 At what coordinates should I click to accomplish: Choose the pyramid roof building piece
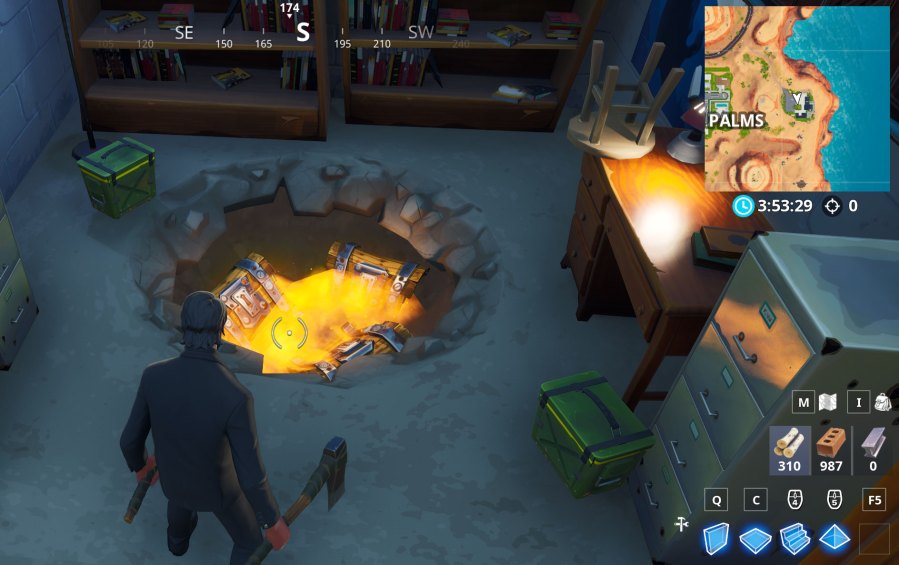(834, 538)
